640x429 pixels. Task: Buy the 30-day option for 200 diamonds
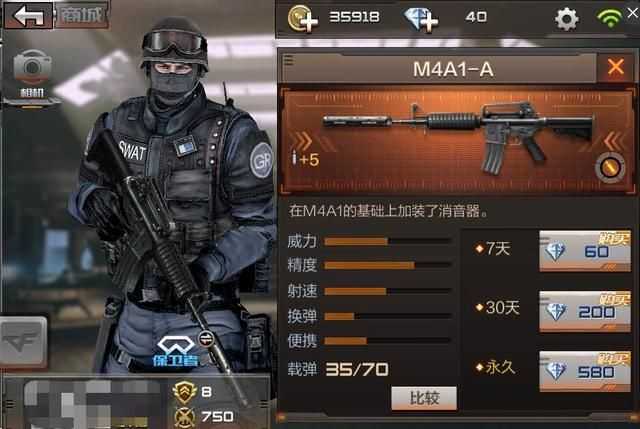point(584,312)
